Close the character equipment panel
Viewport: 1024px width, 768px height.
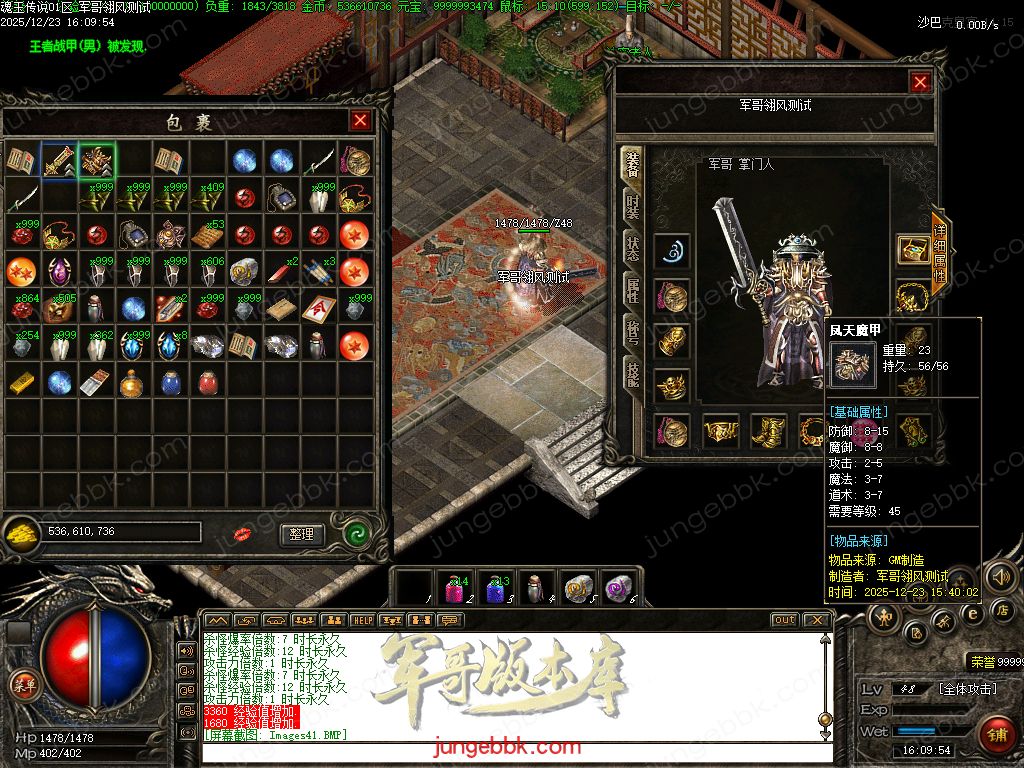click(x=920, y=83)
